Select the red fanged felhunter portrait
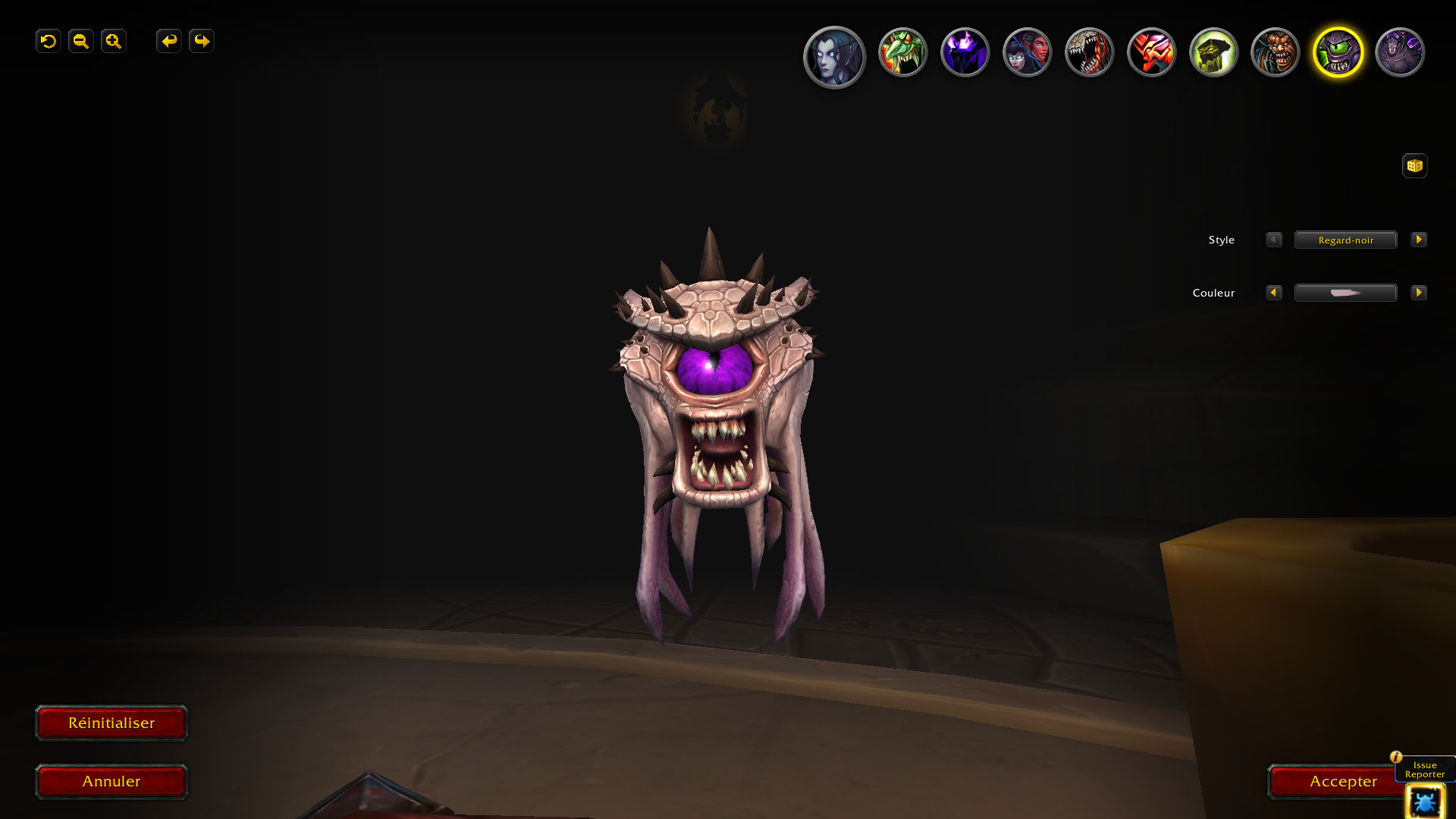 click(1089, 52)
